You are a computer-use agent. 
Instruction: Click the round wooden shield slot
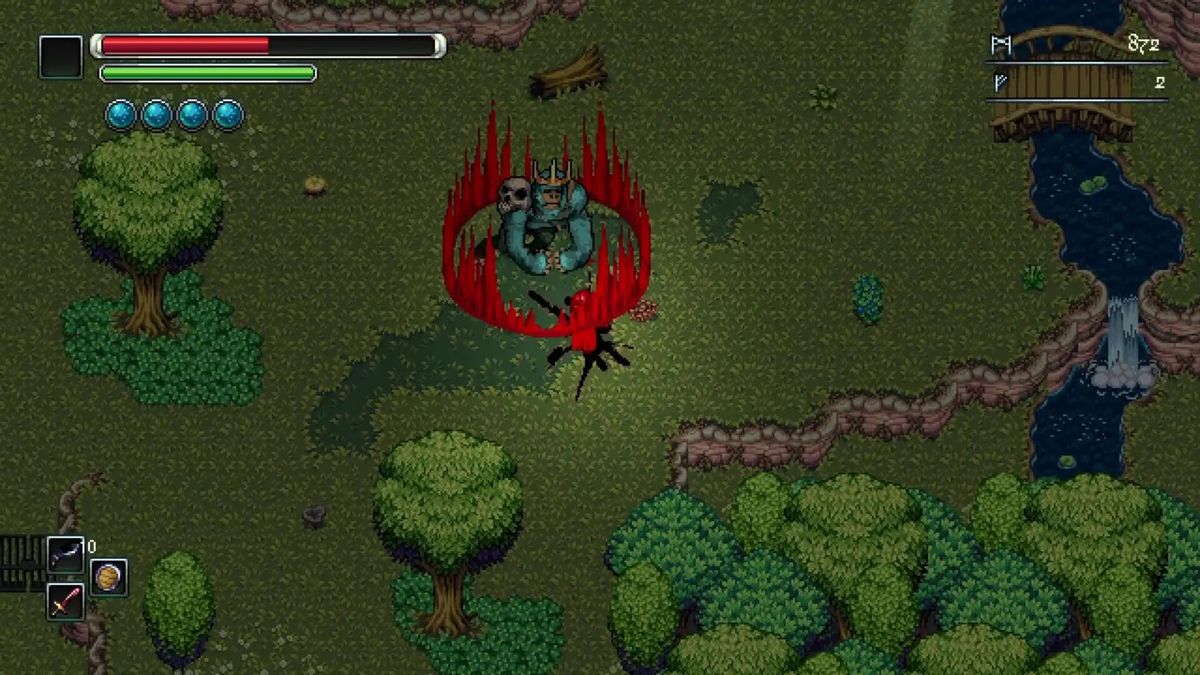tap(108, 577)
